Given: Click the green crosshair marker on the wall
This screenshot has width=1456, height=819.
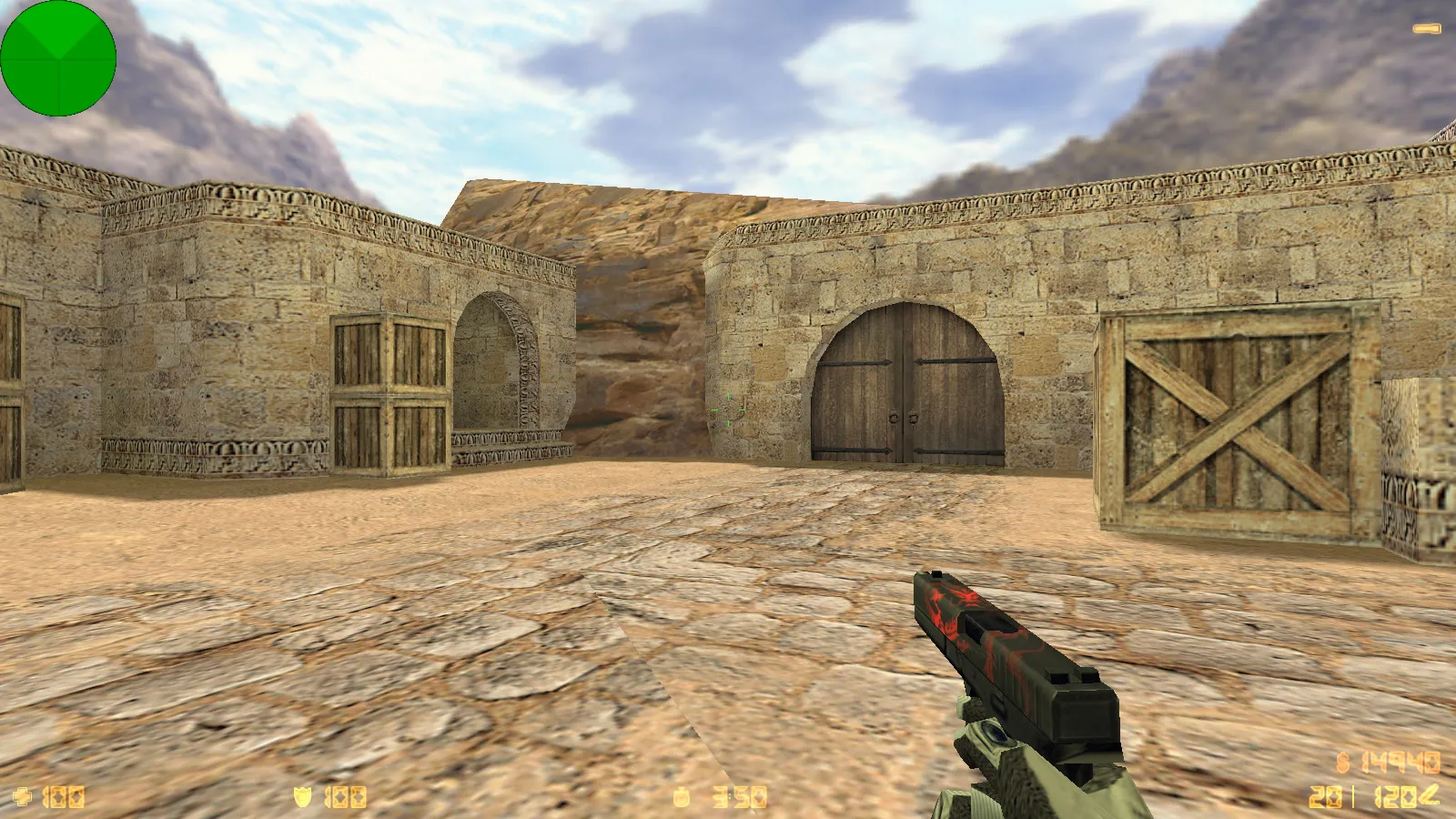Looking at the screenshot, I should (x=728, y=411).
